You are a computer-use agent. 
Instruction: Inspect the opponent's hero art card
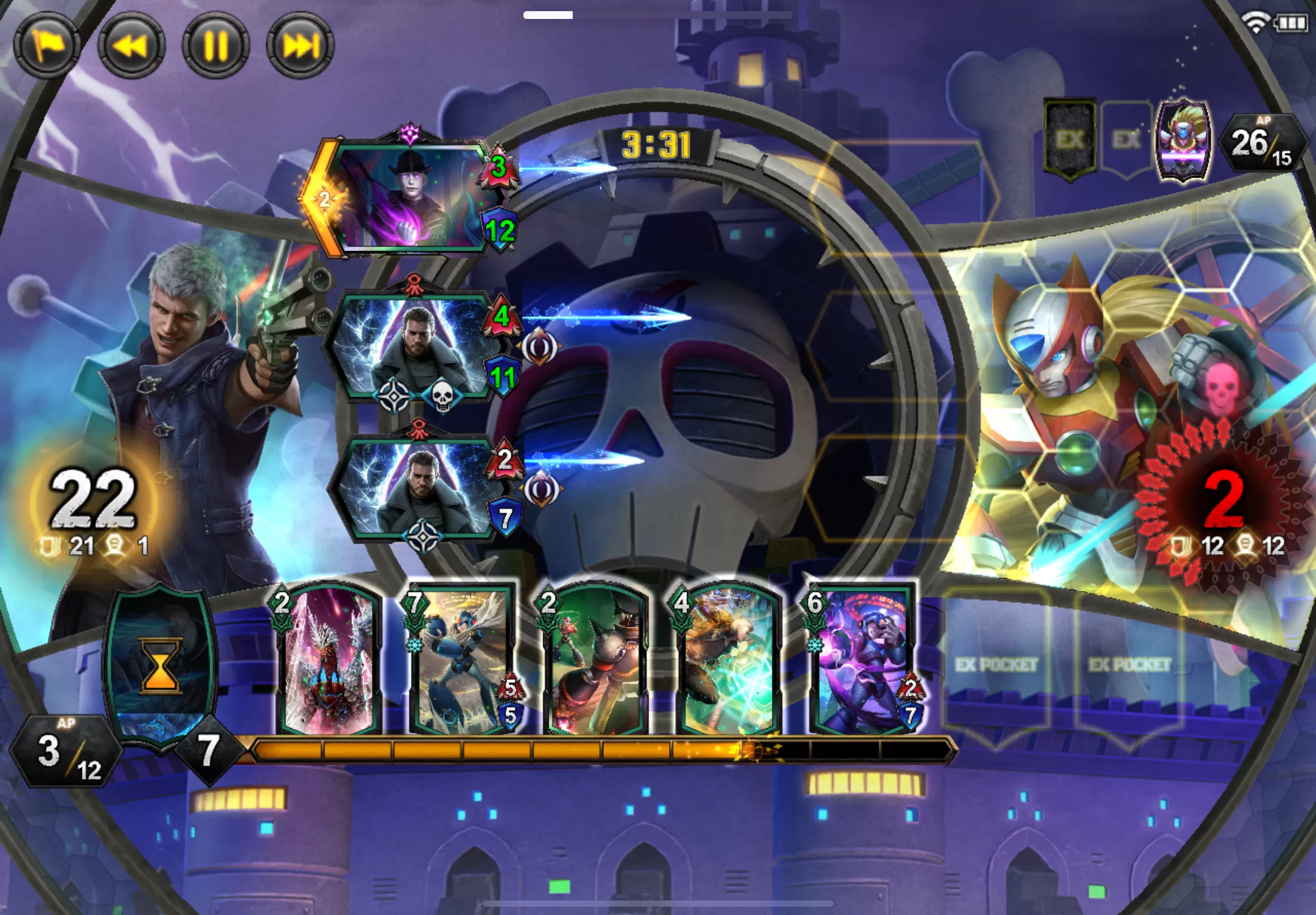(x=1183, y=141)
